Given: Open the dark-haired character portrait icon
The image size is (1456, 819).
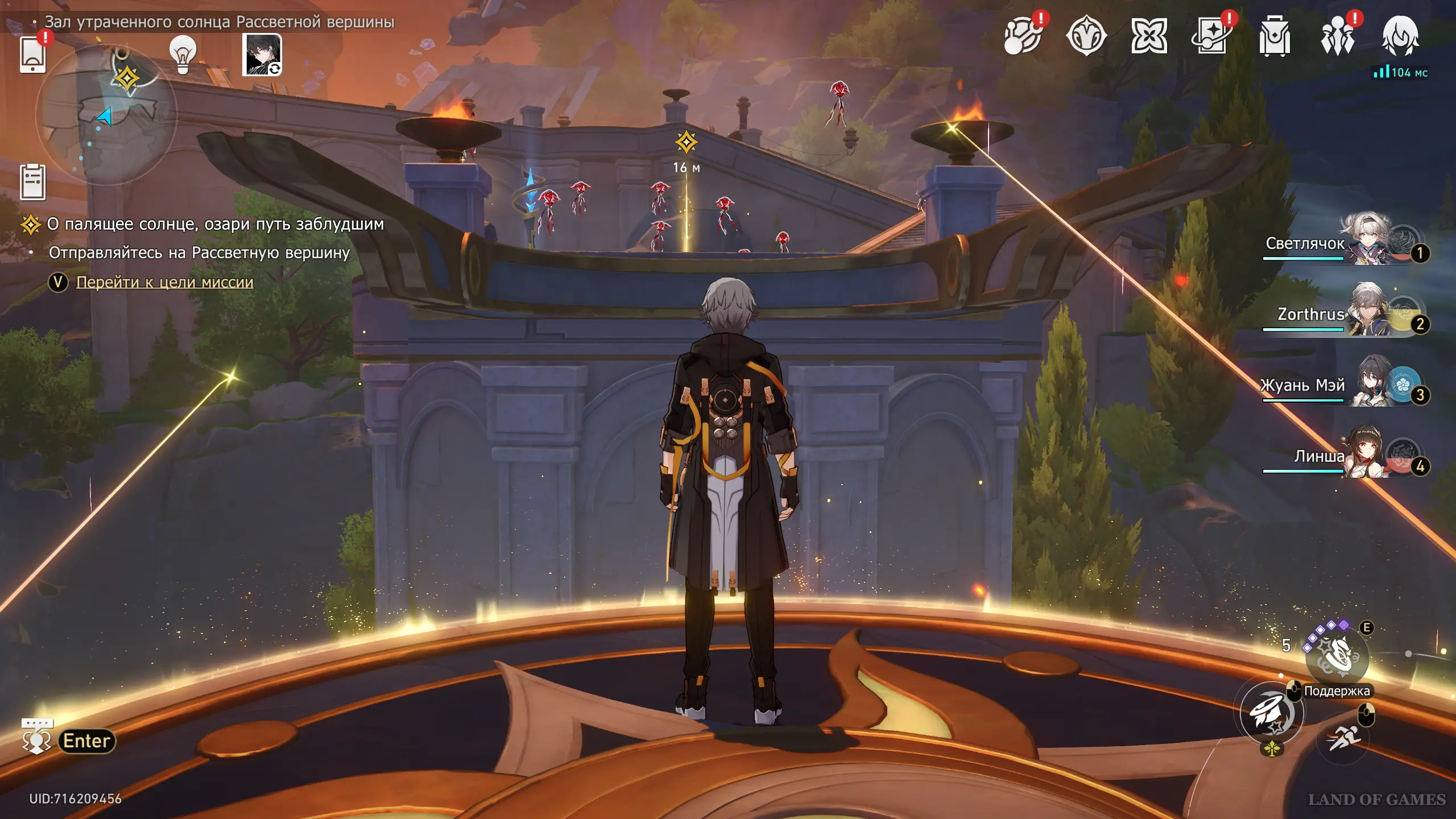Looking at the screenshot, I should coord(262,55).
